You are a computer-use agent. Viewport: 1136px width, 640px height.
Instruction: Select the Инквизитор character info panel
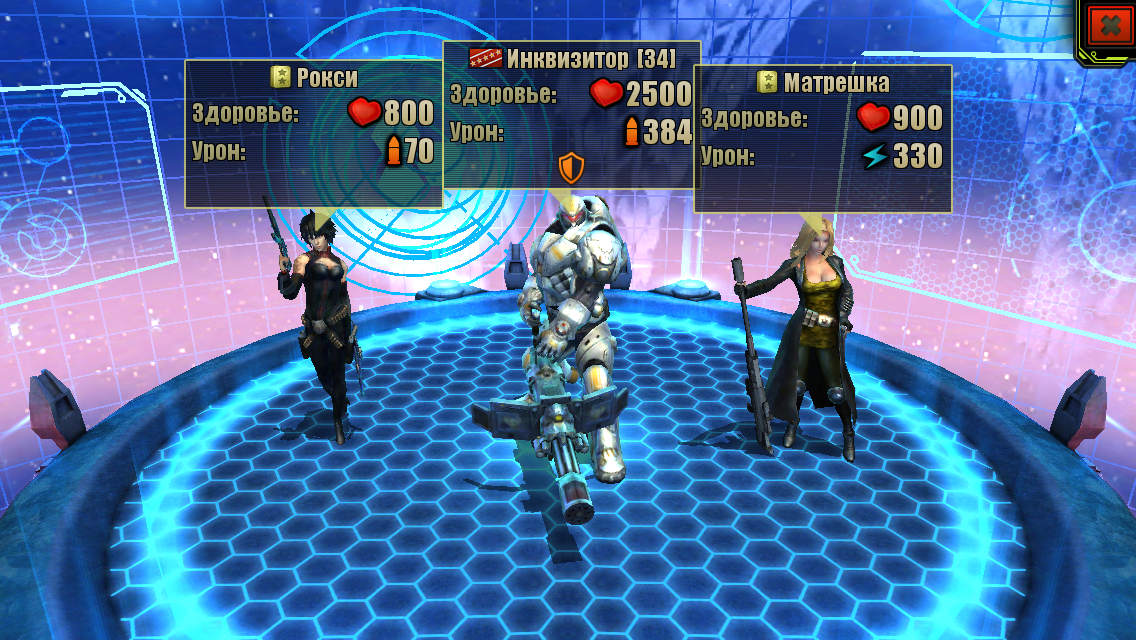pyautogui.click(x=570, y=114)
